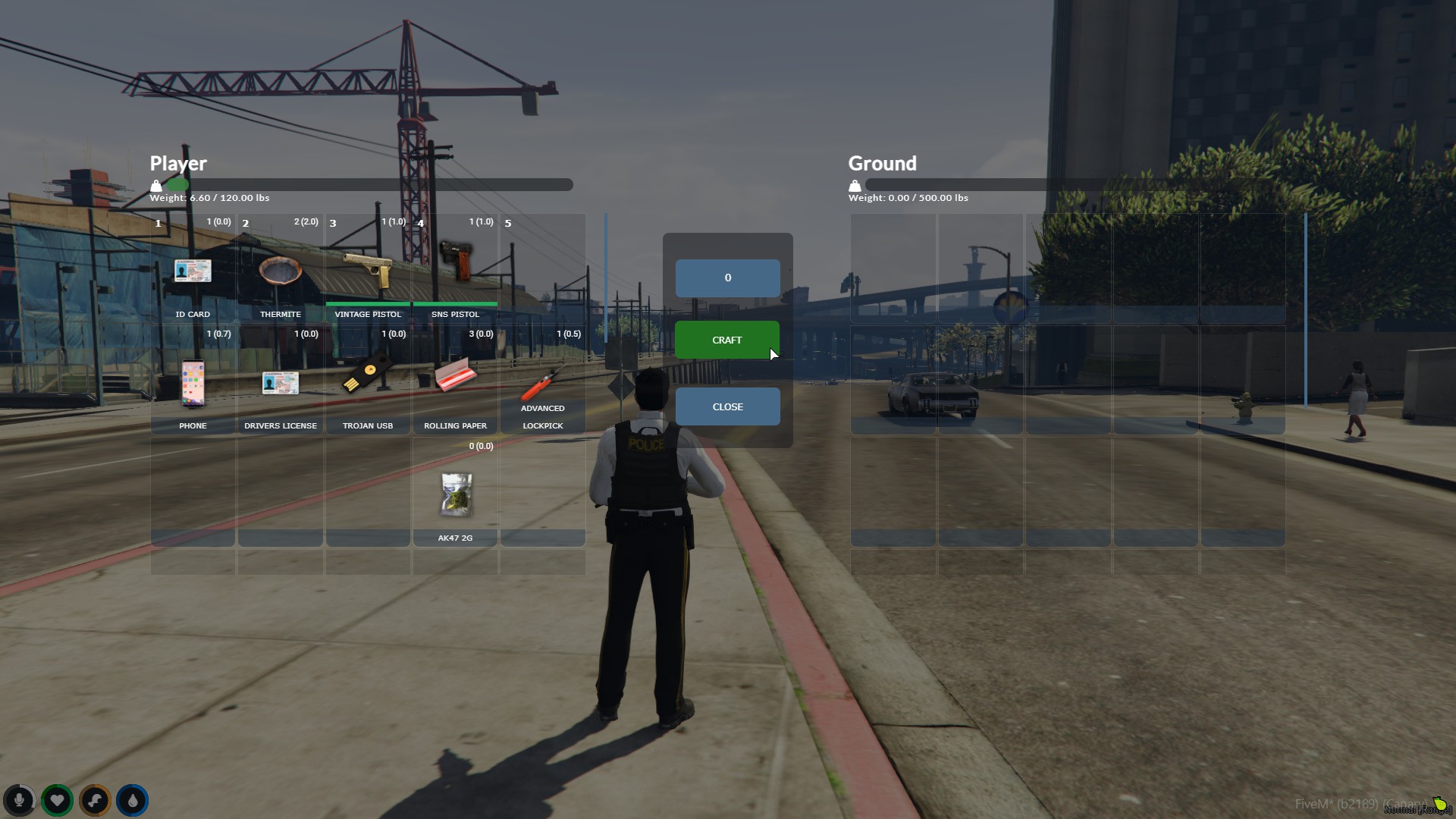Click the water drop thirst icon

point(133,800)
